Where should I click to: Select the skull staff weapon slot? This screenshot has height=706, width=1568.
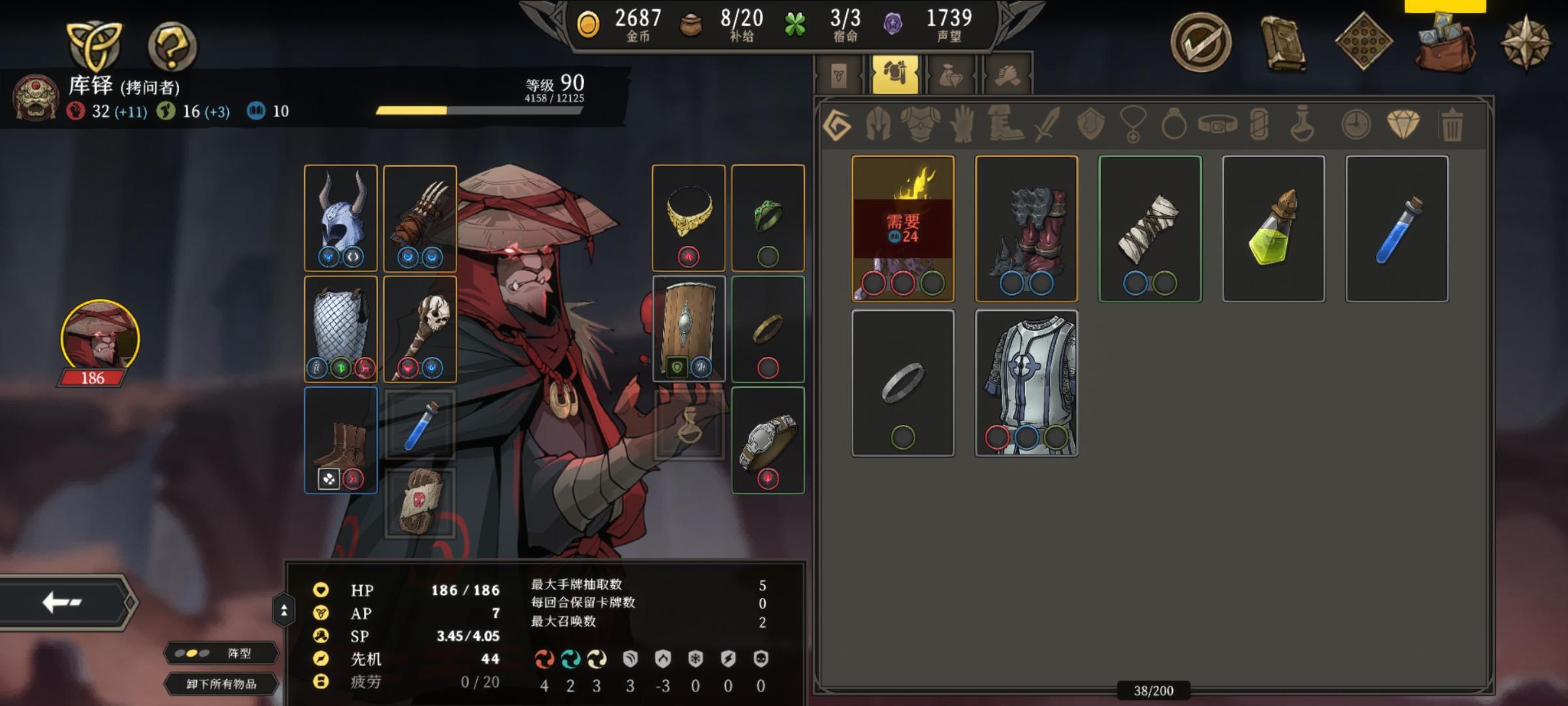point(419,328)
